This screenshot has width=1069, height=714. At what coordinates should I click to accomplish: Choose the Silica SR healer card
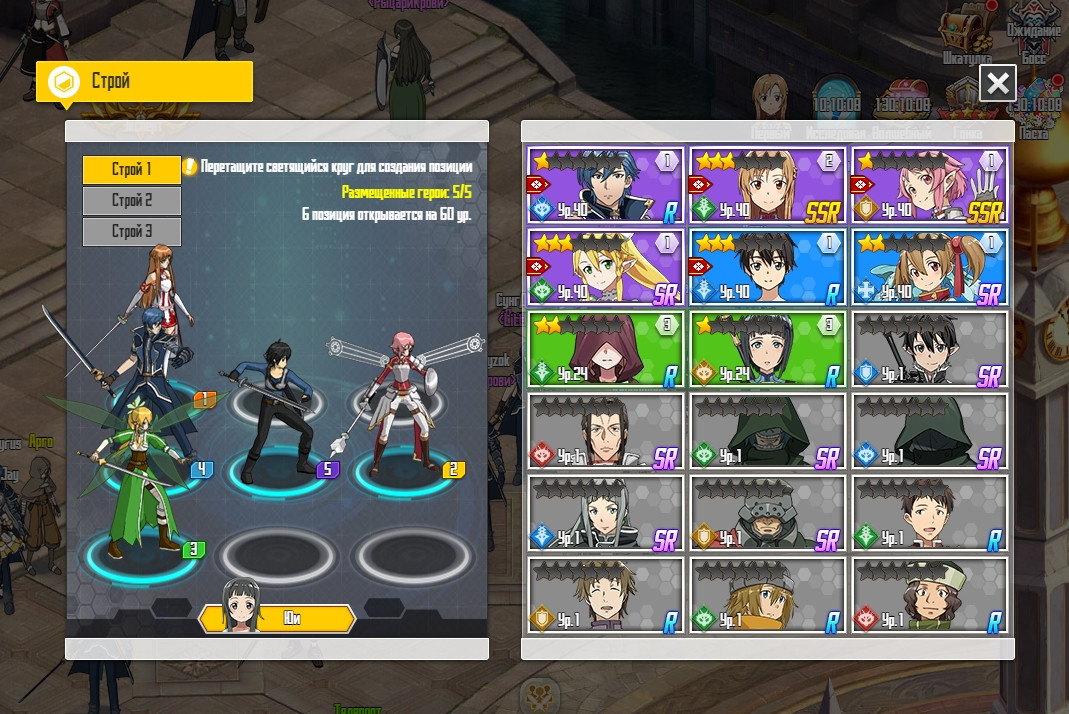coord(929,267)
